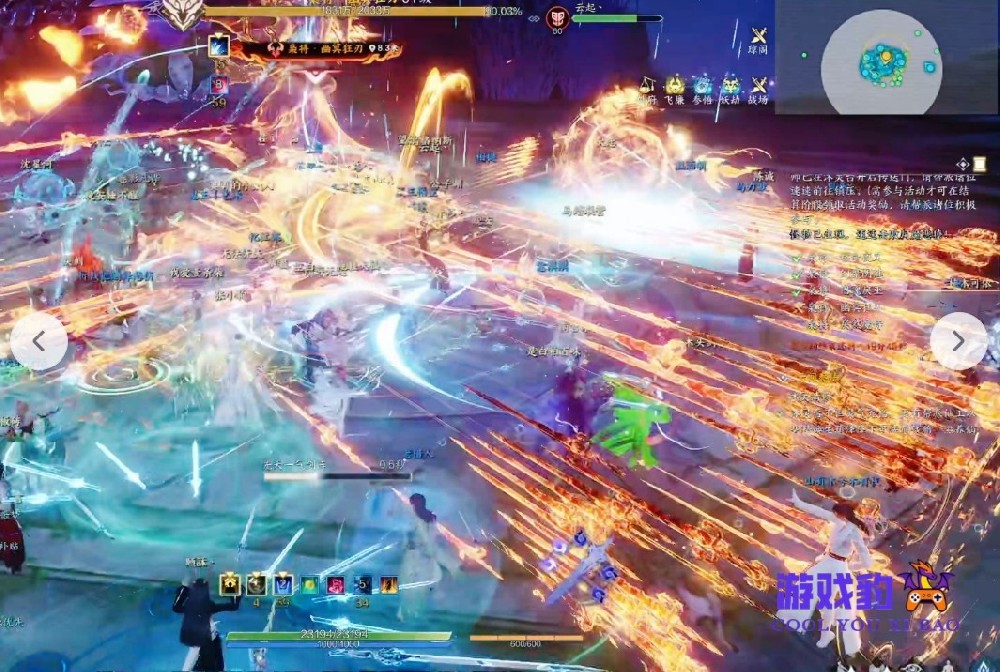Viewport: 1000px width, 672px height.
Task: Click the diamond icon beside the scroll
Action: (x=963, y=164)
